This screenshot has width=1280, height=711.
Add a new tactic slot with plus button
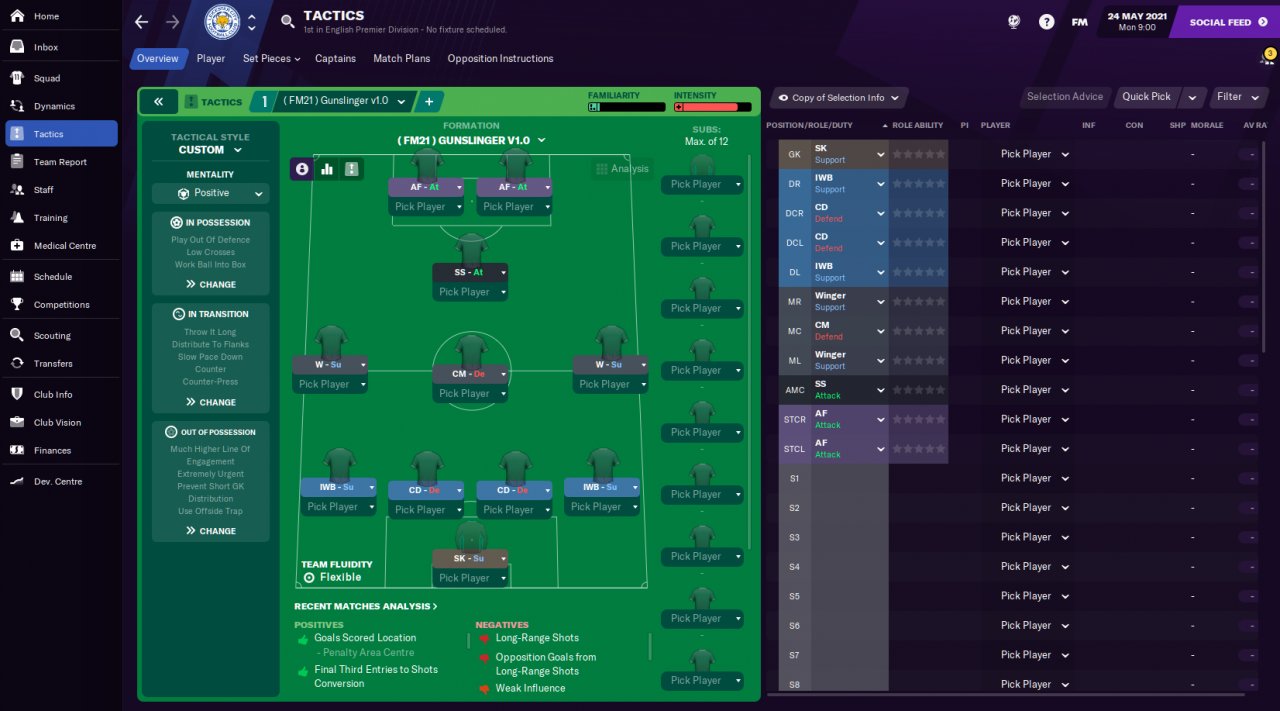pos(428,102)
